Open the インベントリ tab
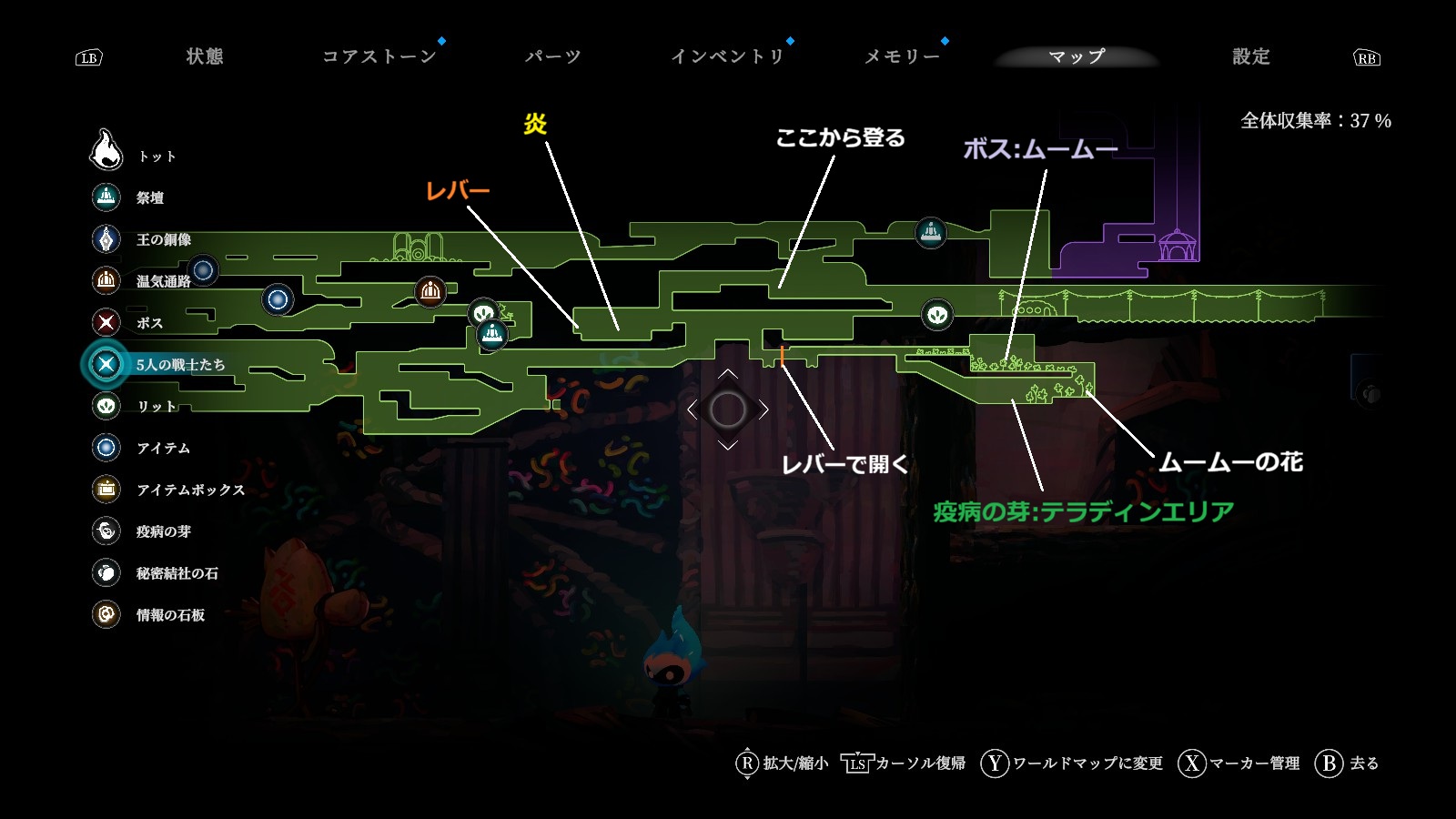The height and width of the screenshot is (819, 1456). pyautogui.click(x=727, y=56)
